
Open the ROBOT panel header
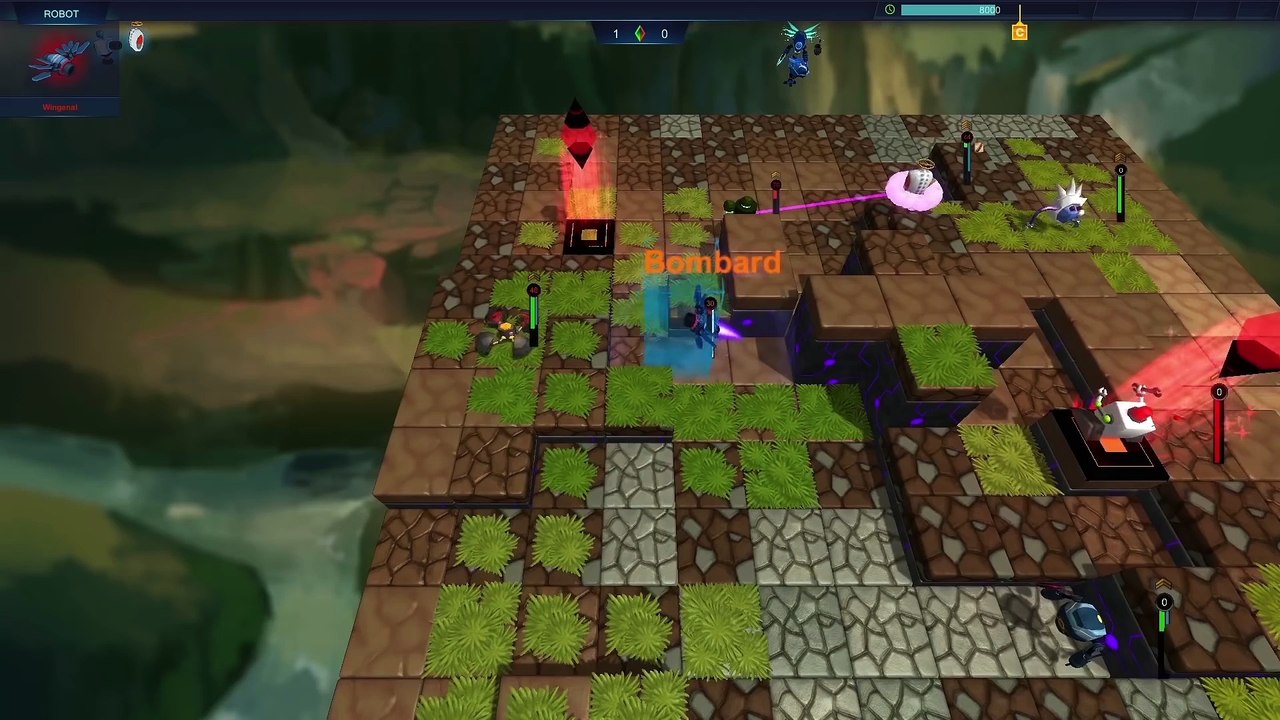click(61, 13)
